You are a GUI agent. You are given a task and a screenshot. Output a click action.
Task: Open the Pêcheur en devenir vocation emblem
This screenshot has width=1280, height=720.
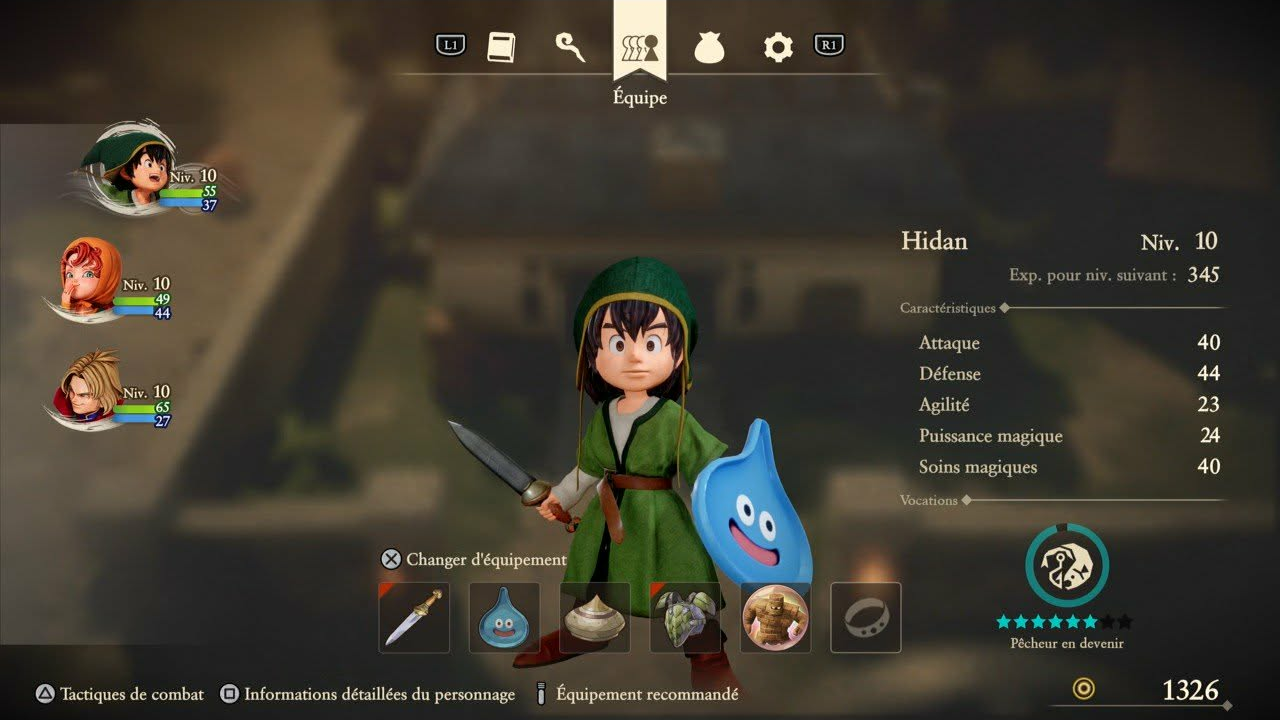pyautogui.click(x=1066, y=566)
